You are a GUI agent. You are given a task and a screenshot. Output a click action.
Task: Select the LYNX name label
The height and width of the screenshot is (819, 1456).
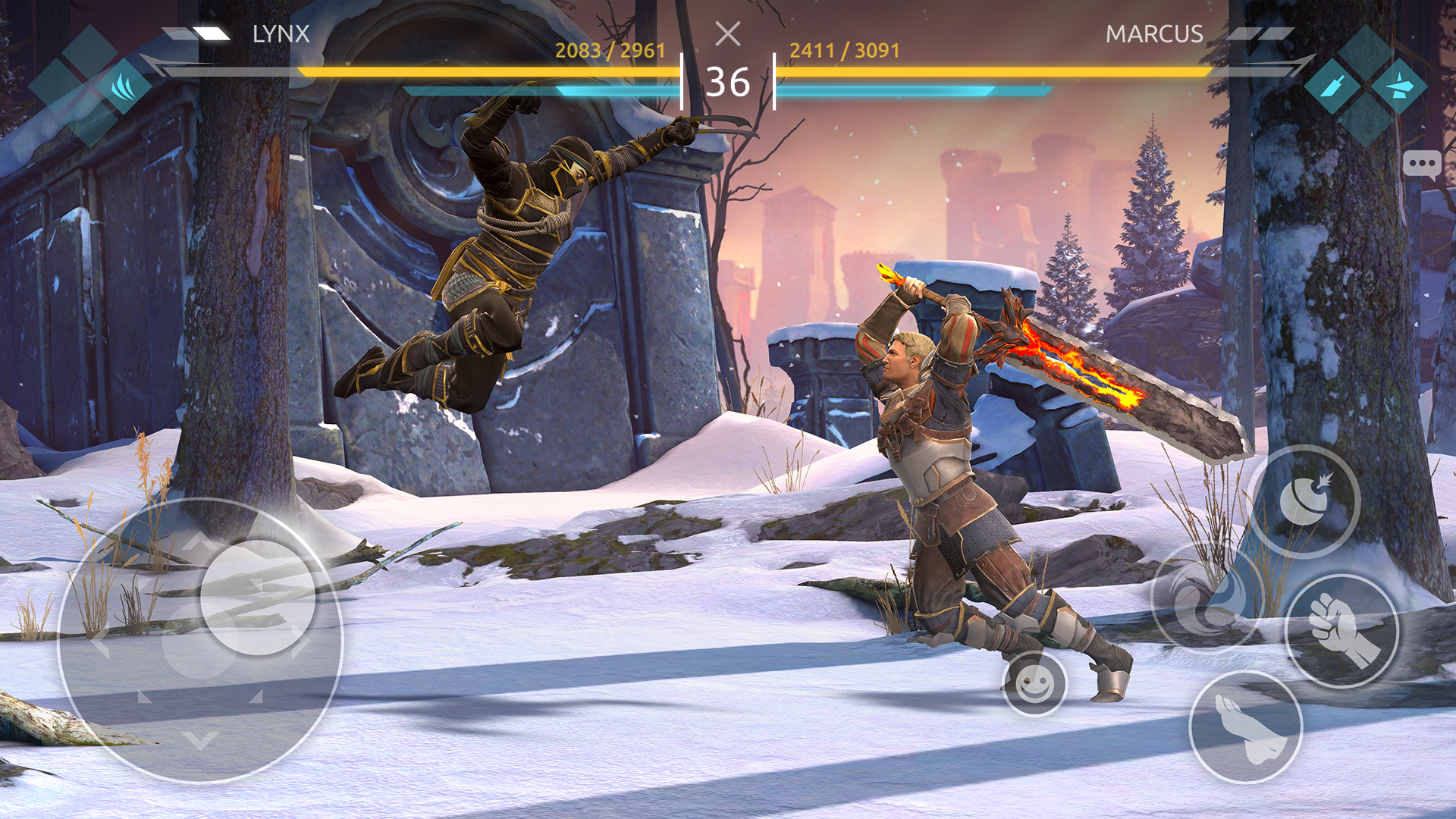tap(281, 33)
